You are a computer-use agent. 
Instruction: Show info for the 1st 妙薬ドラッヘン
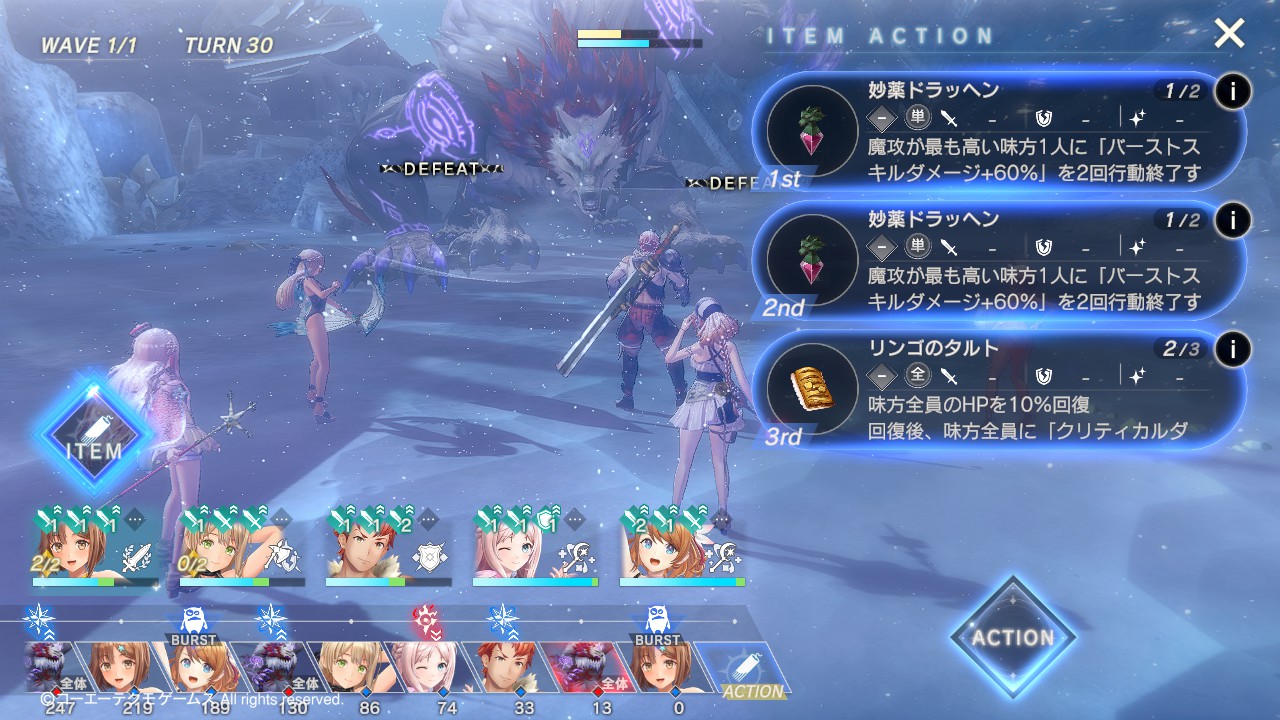tap(1232, 92)
